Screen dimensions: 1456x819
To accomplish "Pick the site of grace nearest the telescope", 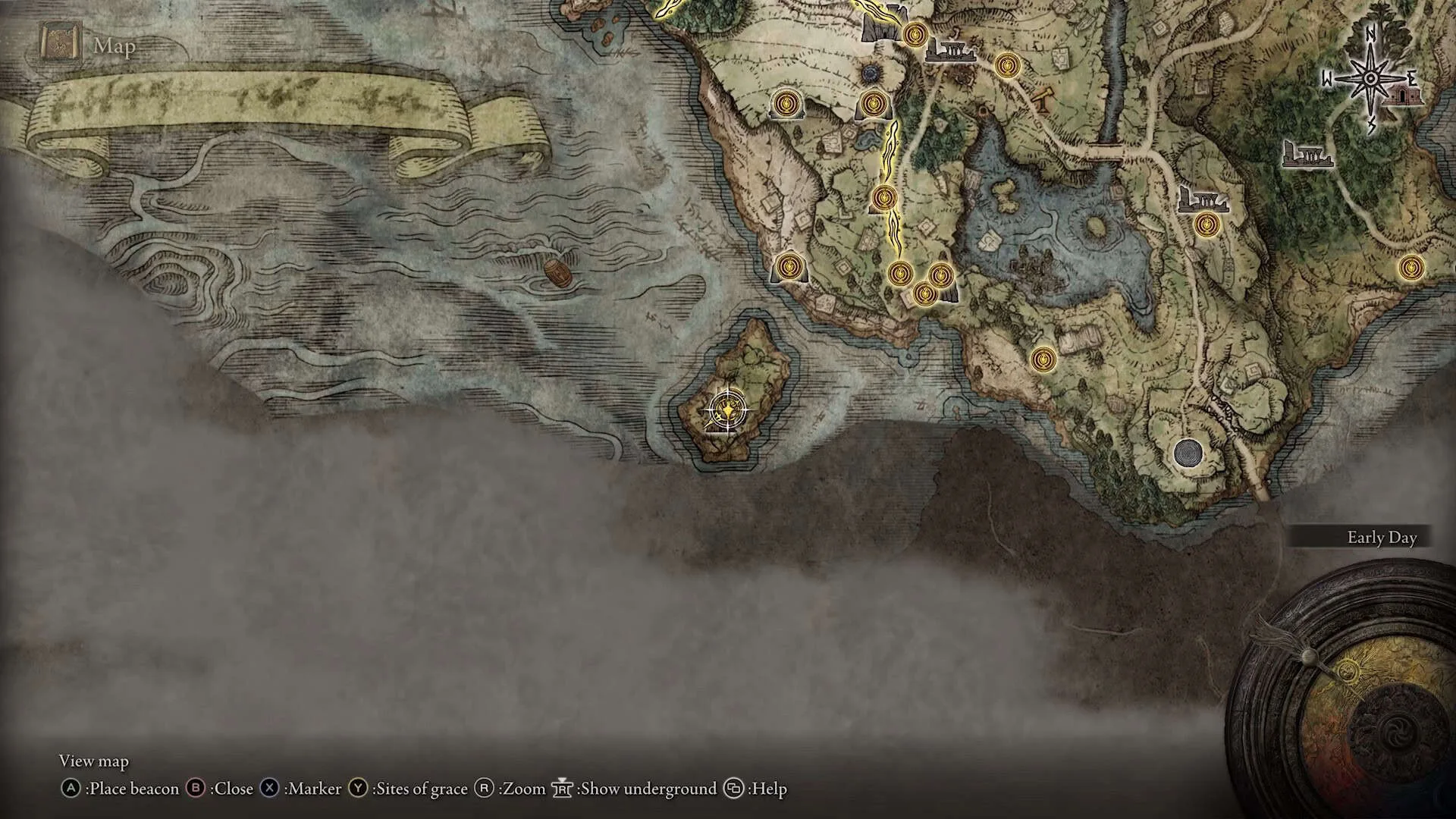I will click(x=1006, y=67).
